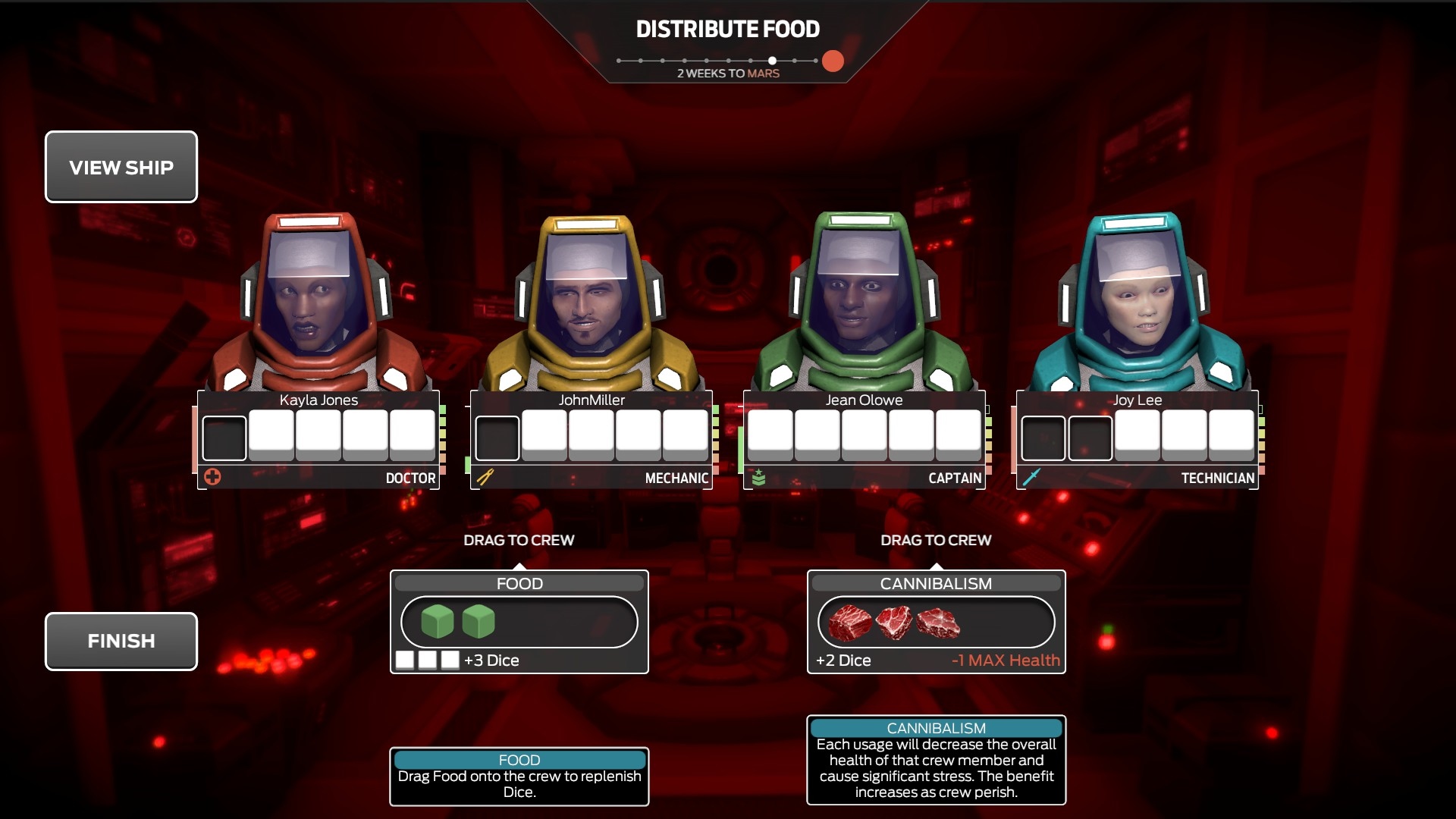The height and width of the screenshot is (819, 1456).
Task: Select John Miller the Mechanic's crew card
Action: click(x=591, y=438)
